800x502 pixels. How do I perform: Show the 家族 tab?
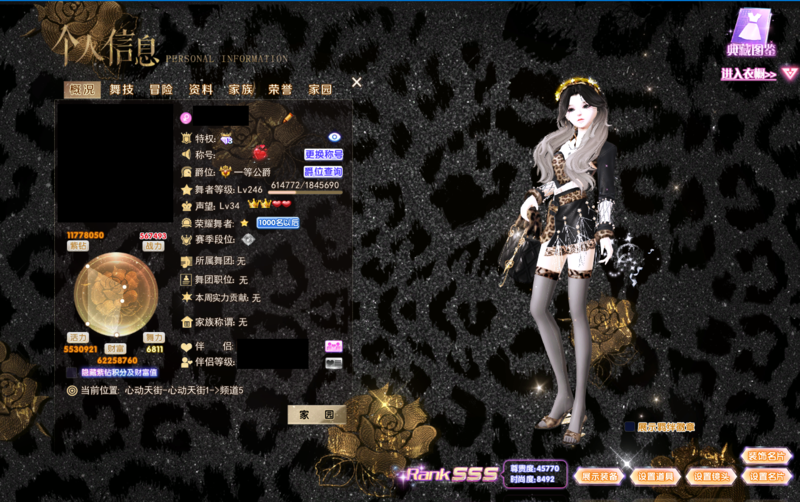tap(241, 90)
